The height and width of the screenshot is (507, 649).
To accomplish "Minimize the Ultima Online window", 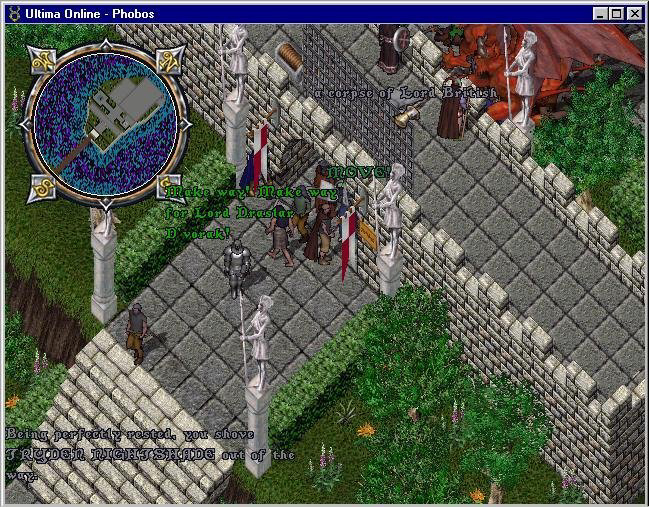I will tap(602, 13).
